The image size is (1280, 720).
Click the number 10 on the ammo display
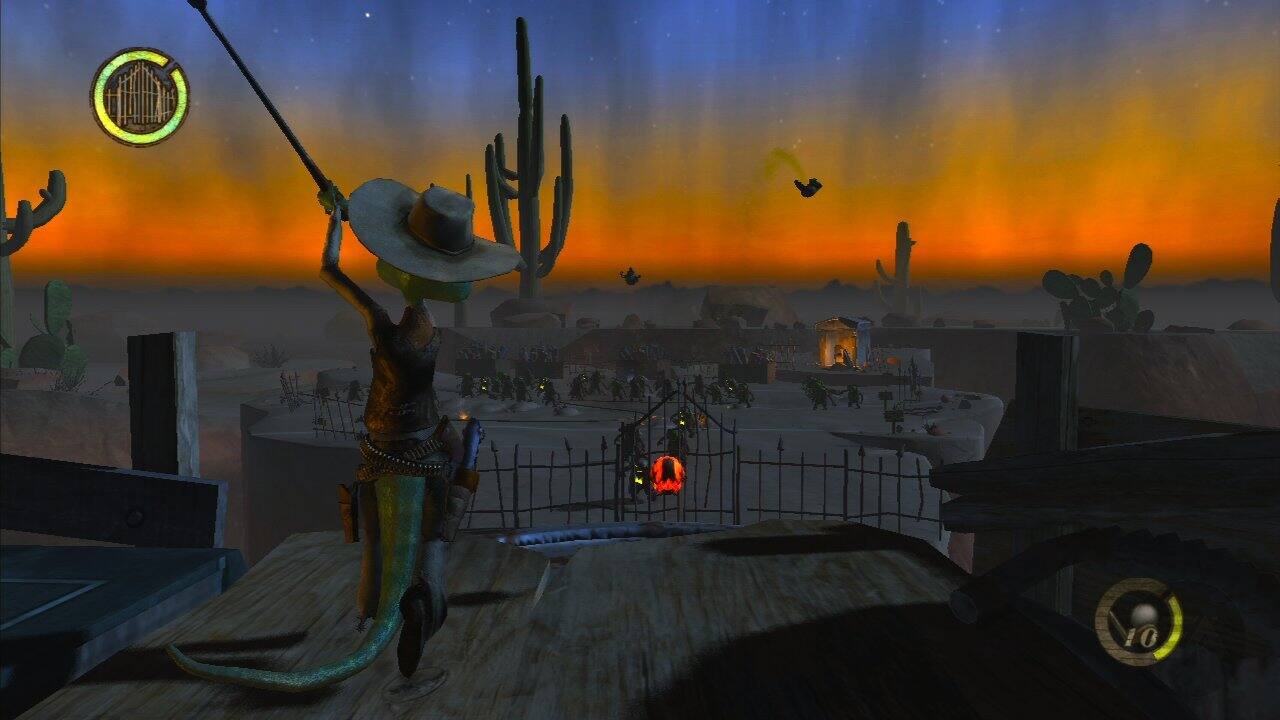pos(1144,635)
